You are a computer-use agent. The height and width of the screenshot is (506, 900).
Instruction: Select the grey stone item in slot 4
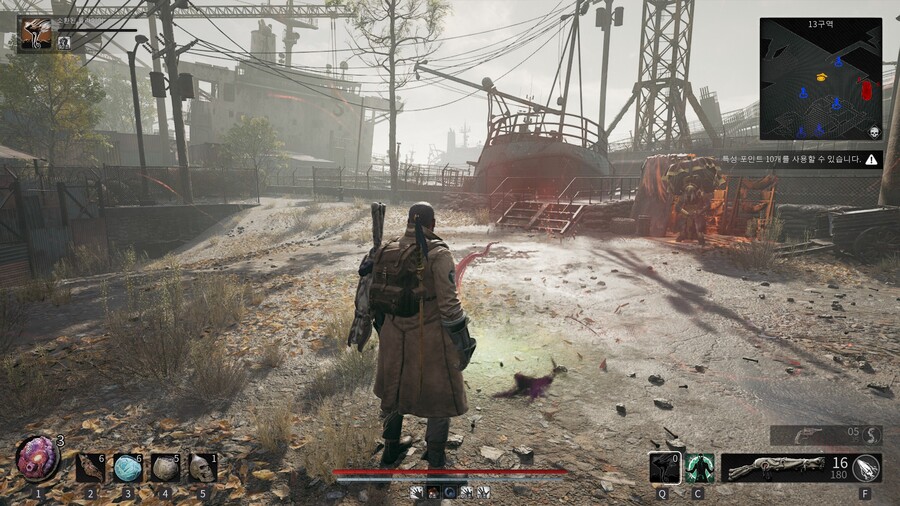click(165, 467)
